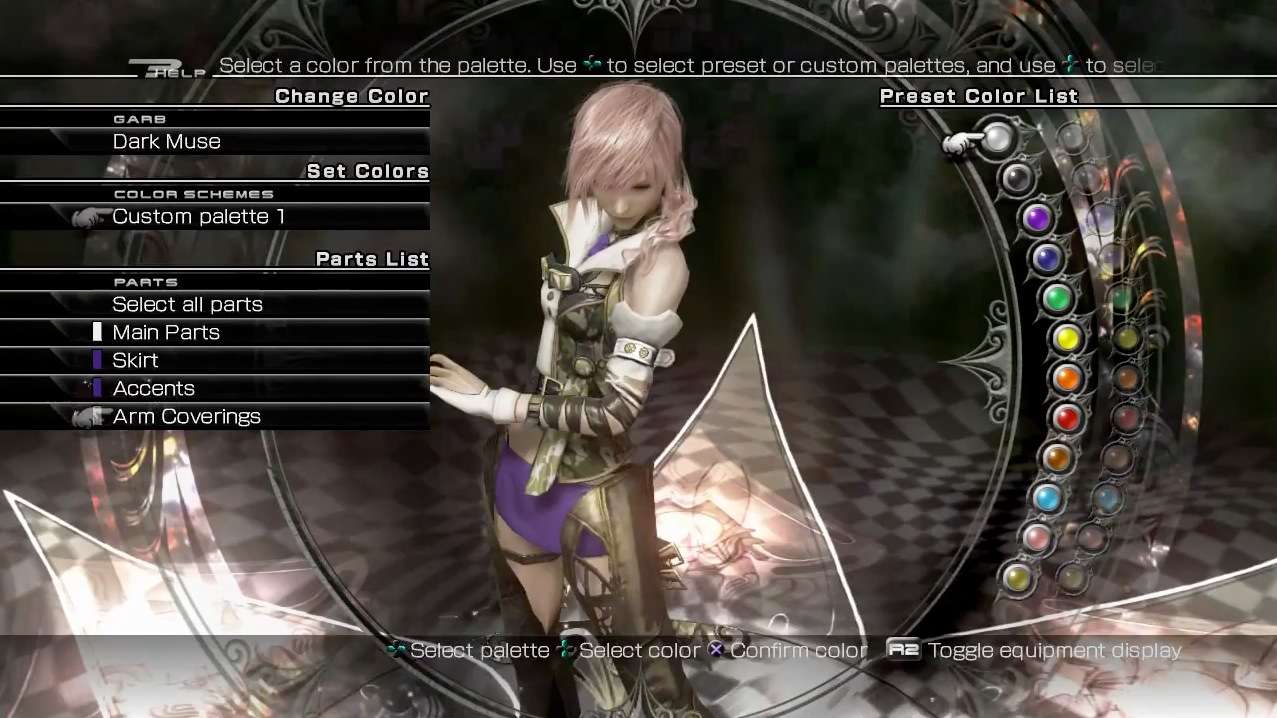This screenshot has height=718, width=1277.
Task: Choose the bright red color orb
Action: (x=1066, y=418)
